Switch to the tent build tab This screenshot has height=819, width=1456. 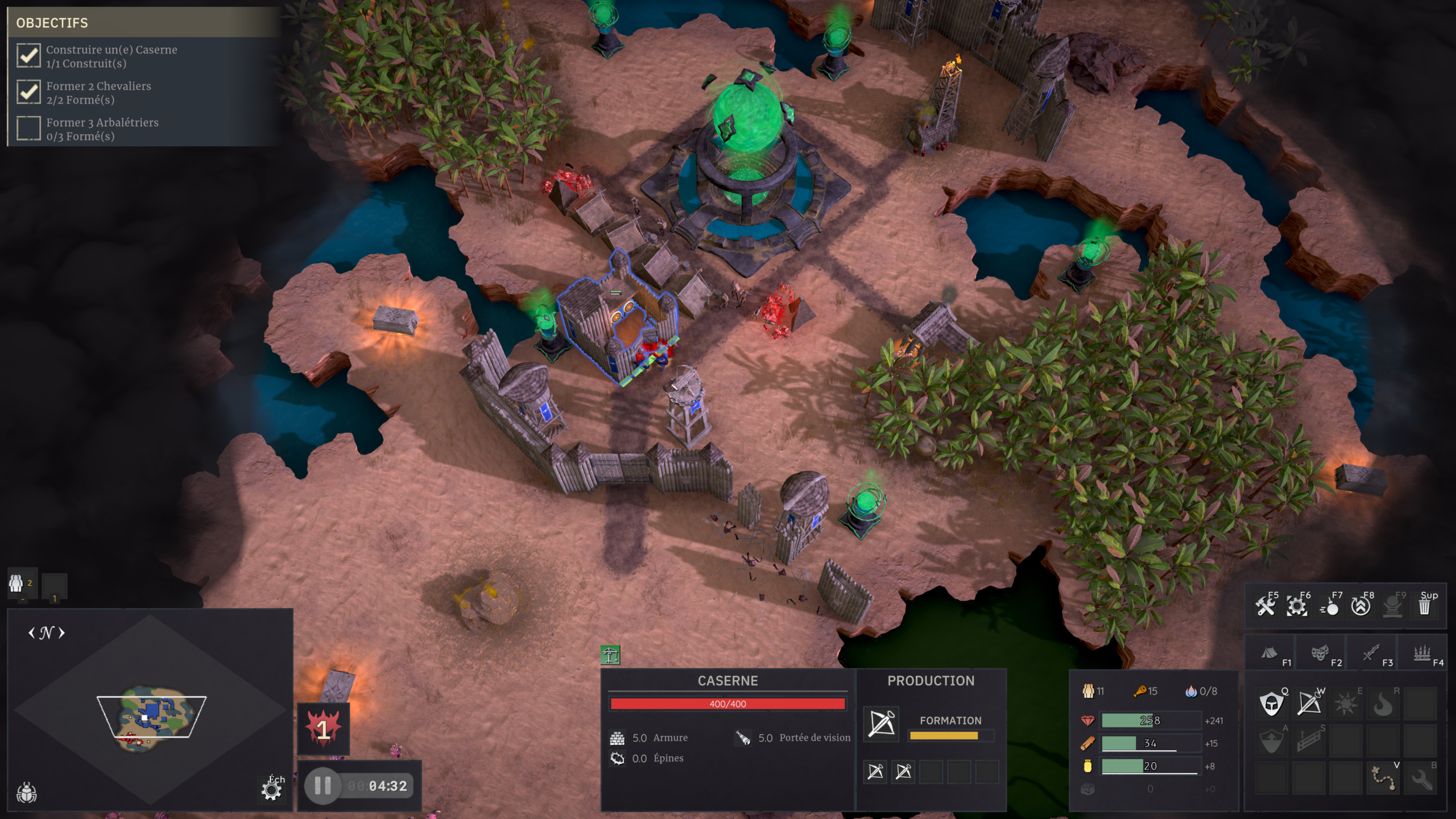point(1269,653)
